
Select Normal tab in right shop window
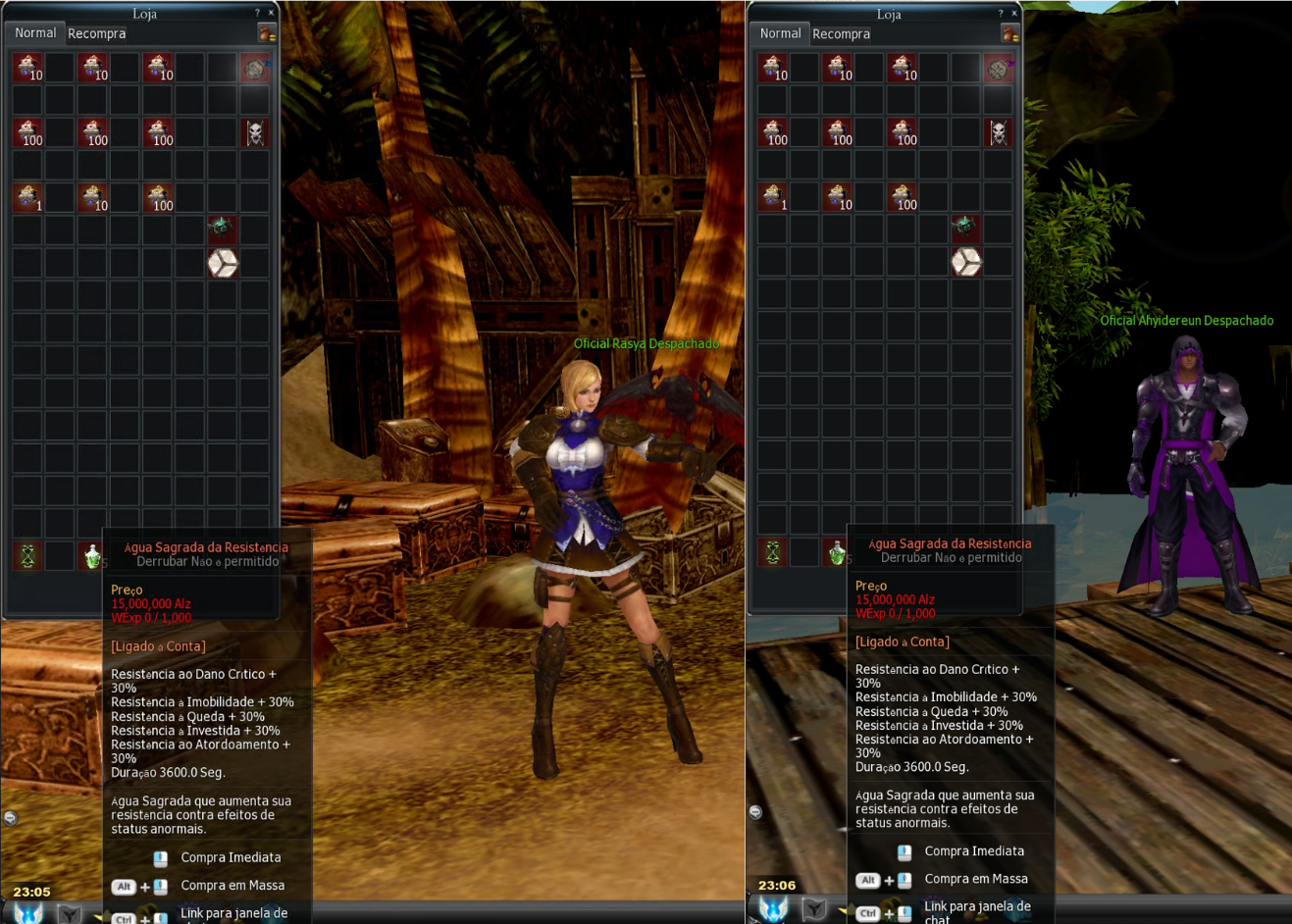[x=780, y=33]
